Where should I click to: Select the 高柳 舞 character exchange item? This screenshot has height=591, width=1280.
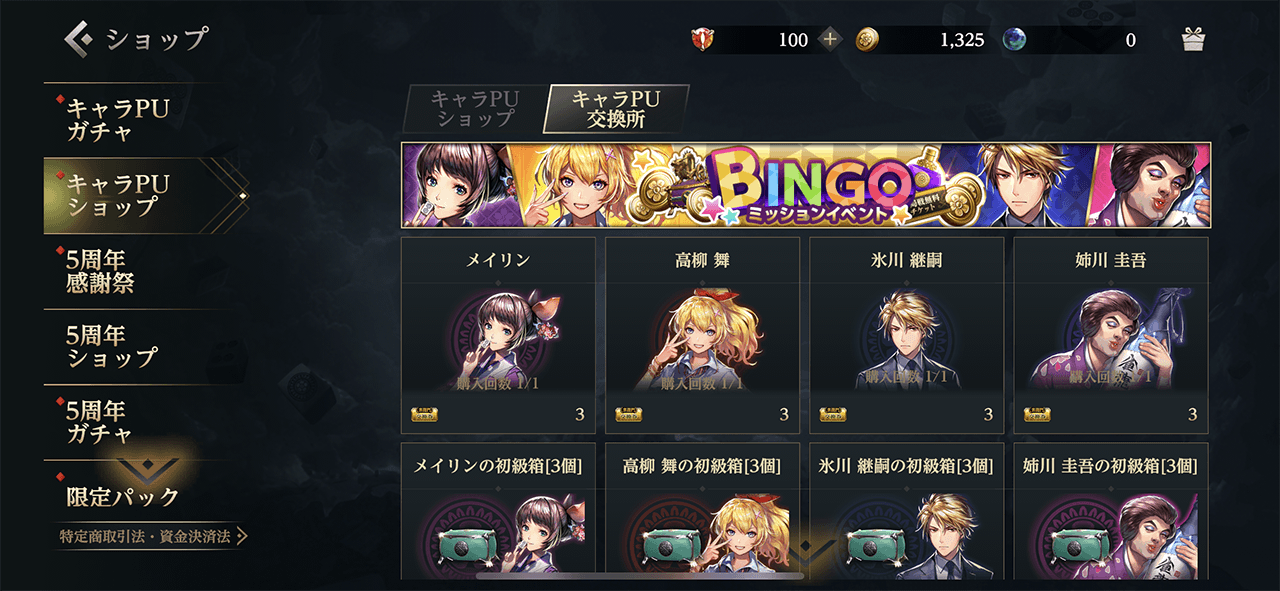click(x=702, y=335)
